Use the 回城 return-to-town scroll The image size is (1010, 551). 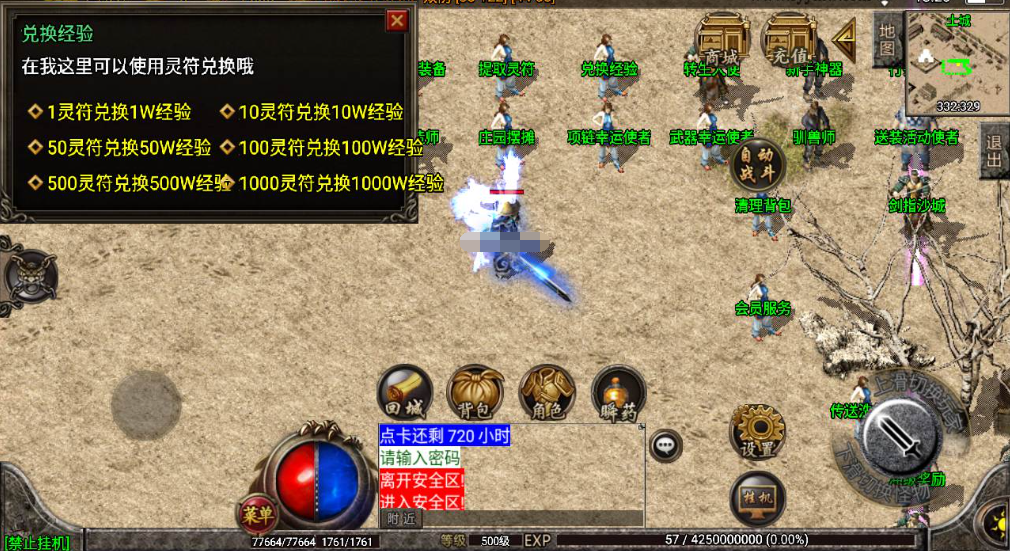pyautogui.click(x=405, y=392)
